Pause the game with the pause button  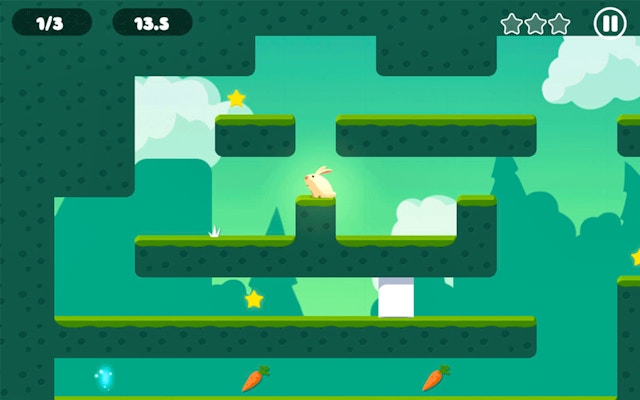coord(609,23)
